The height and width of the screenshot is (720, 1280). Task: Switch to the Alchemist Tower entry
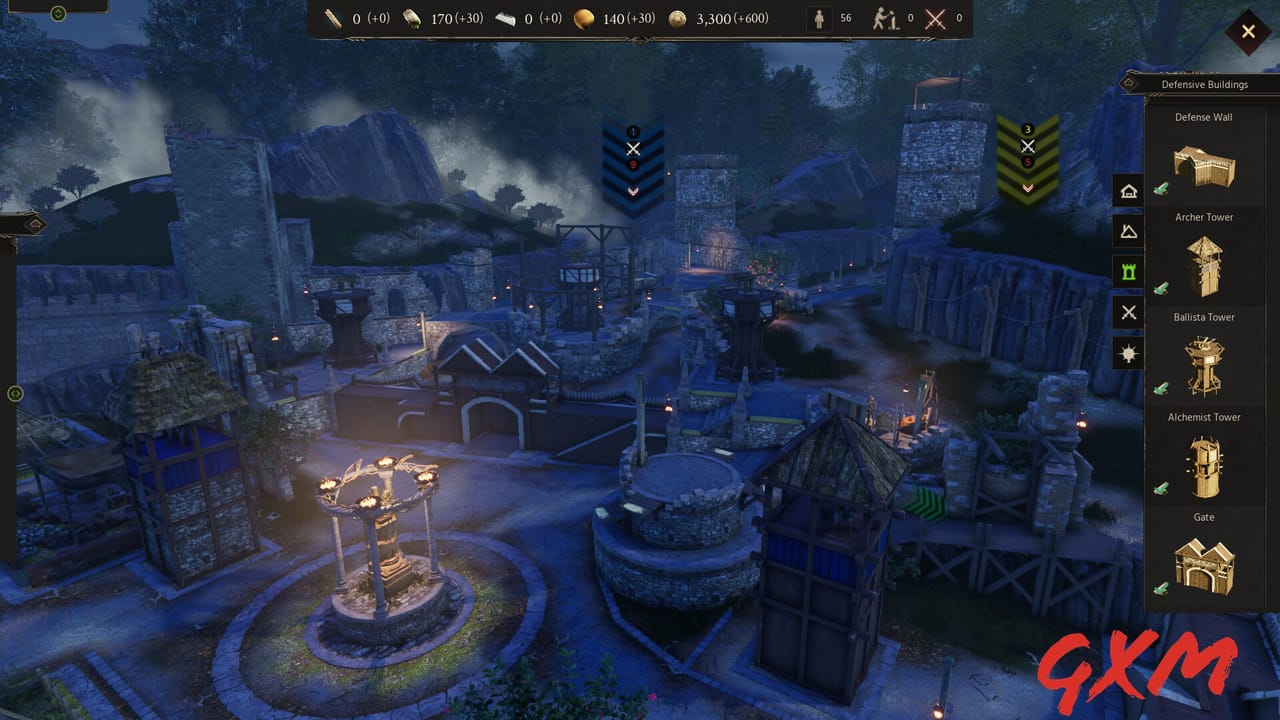click(1204, 463)
